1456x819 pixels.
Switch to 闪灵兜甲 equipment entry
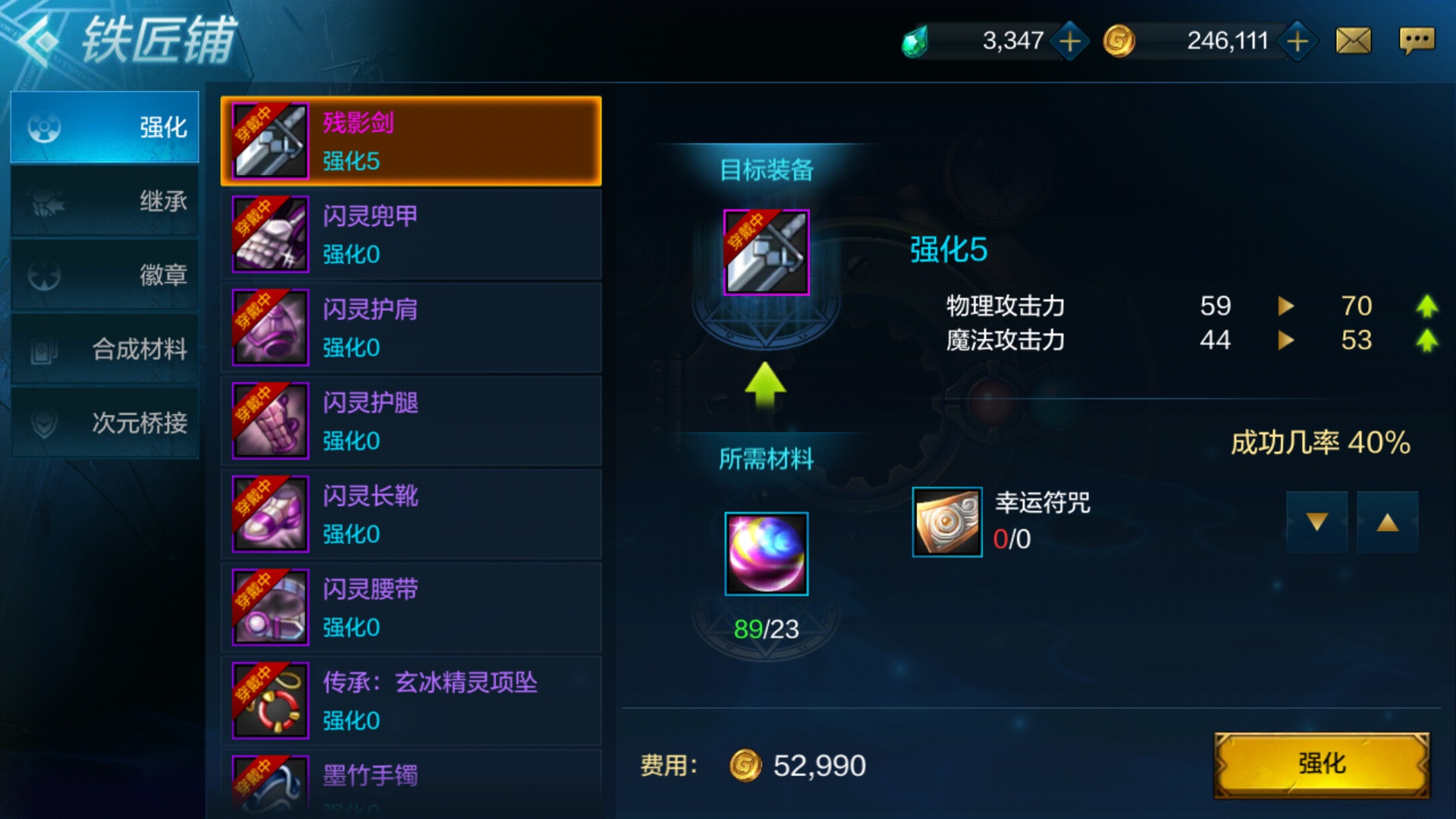[x=409, y=234]
